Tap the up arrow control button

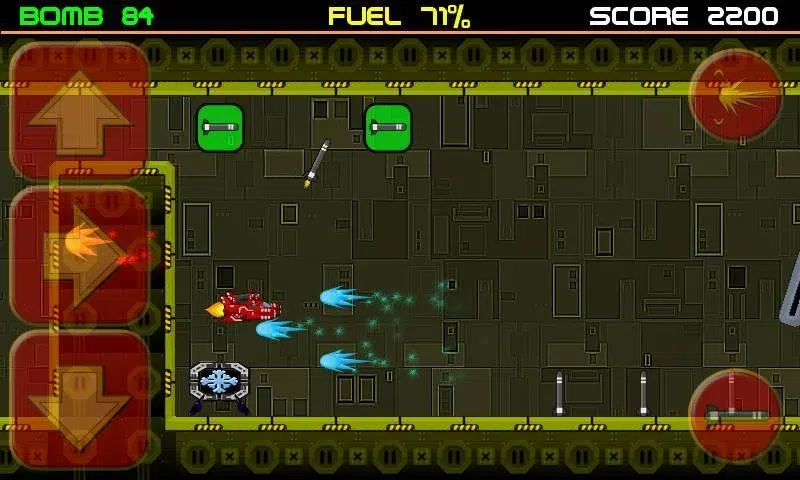pos(79,112)
